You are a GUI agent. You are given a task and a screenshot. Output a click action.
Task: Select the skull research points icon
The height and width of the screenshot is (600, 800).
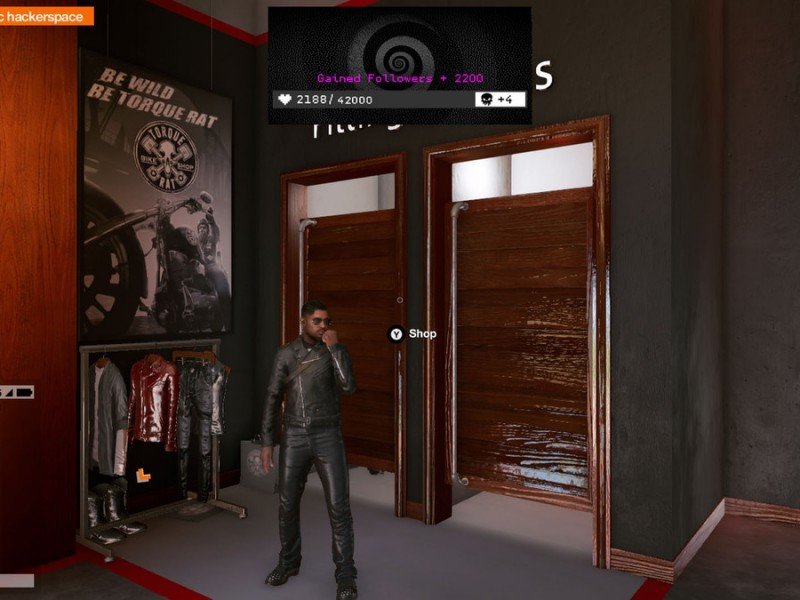click(x=487, y=100)
